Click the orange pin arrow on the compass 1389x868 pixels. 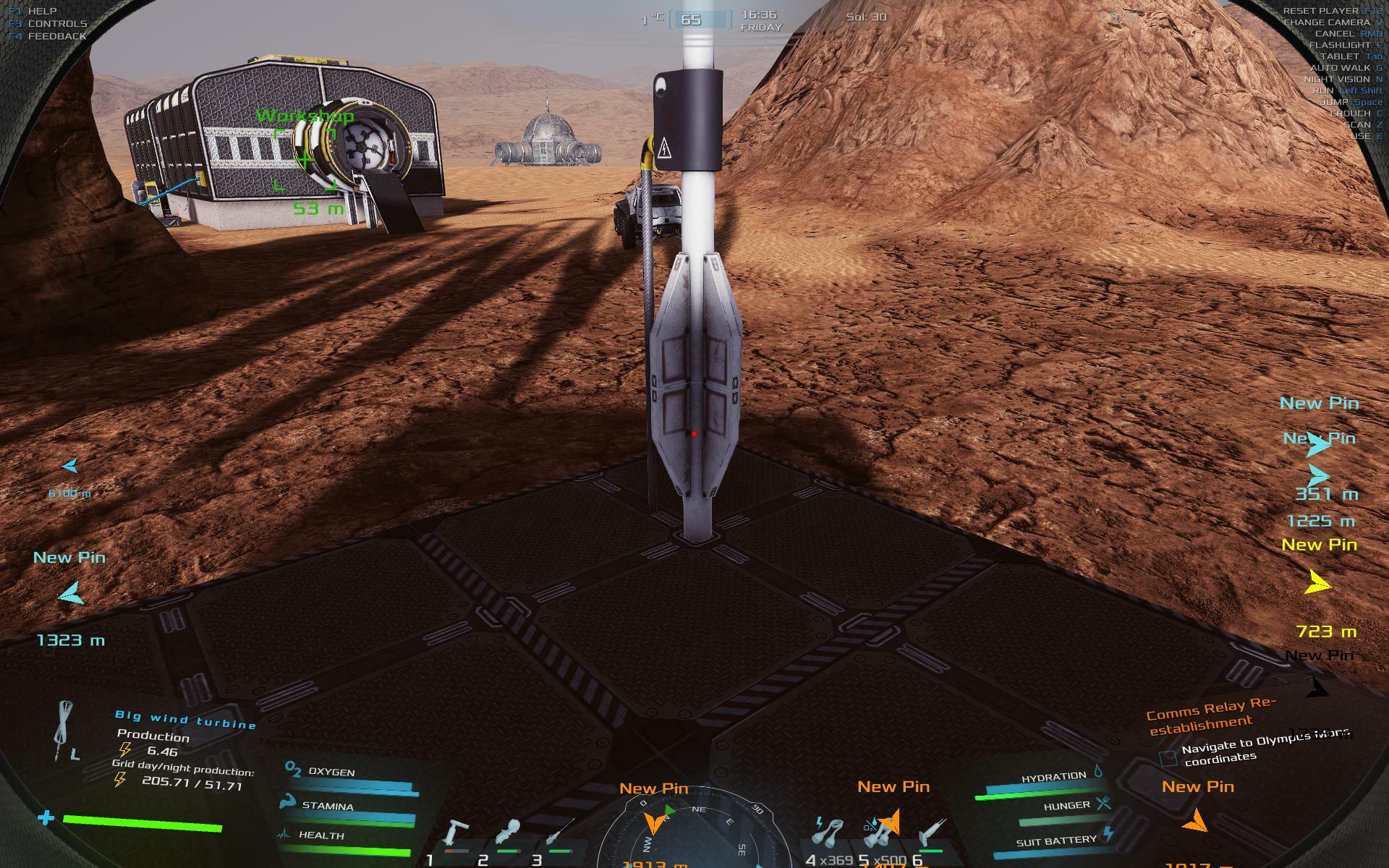[x=655, y=822]
